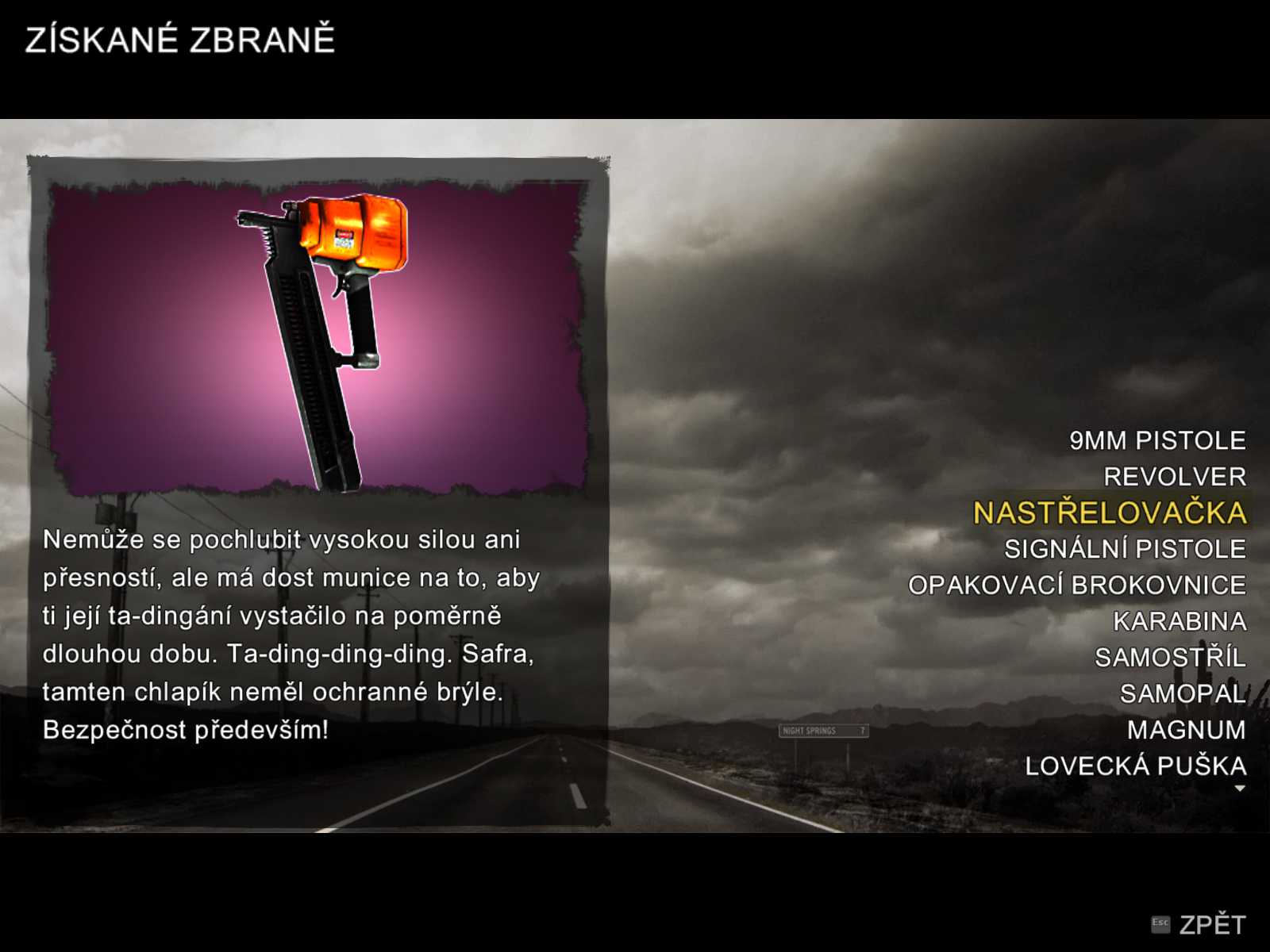The height and width of the screenshot is (952, 1270).
Task: Click the highlighted NASTŘELOVAČKA entry
Action: coord(1110,512)
